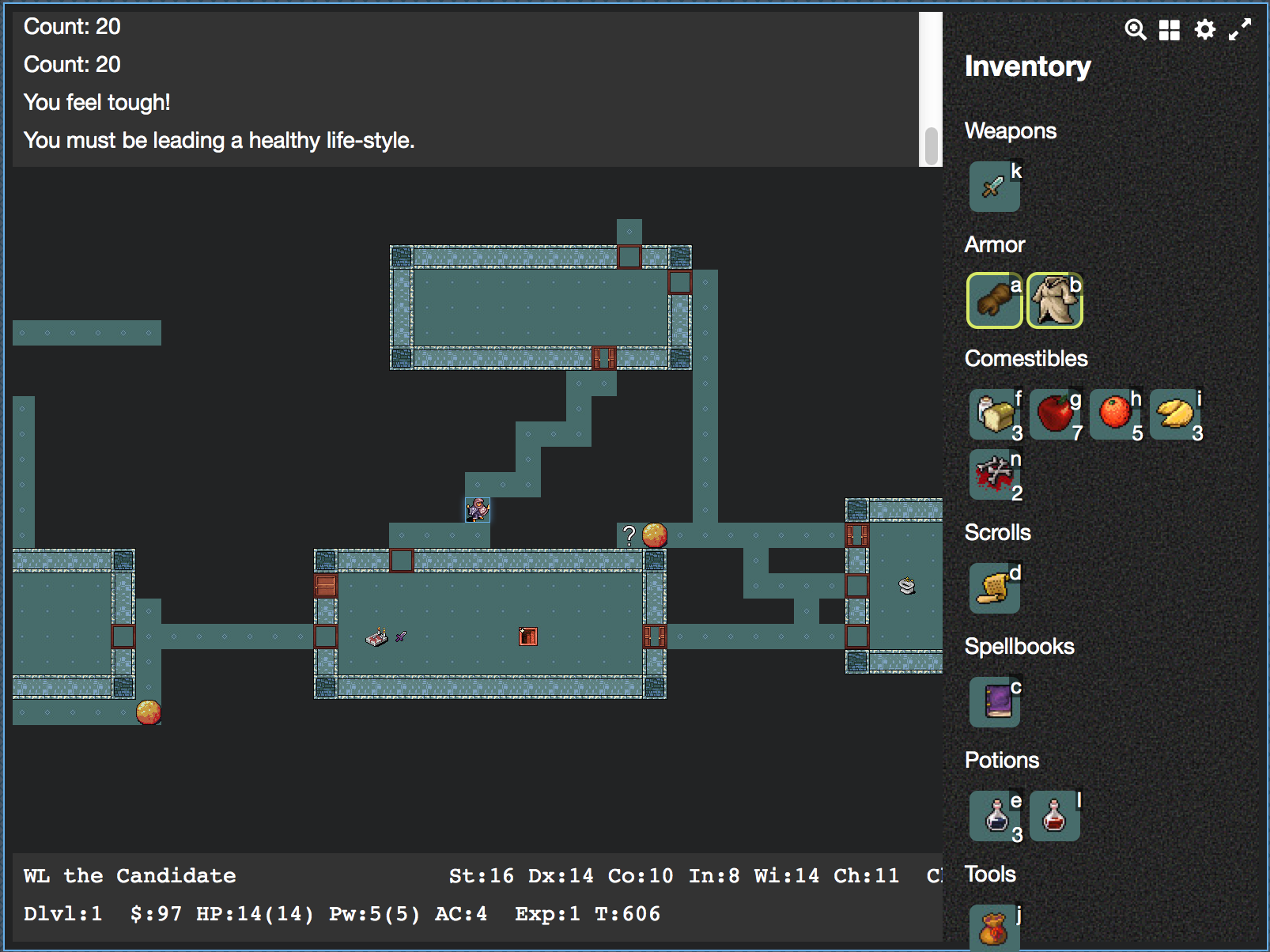
Task: Toggle wearing the gloves, armor item a
Action: click(x=994, y=301)
